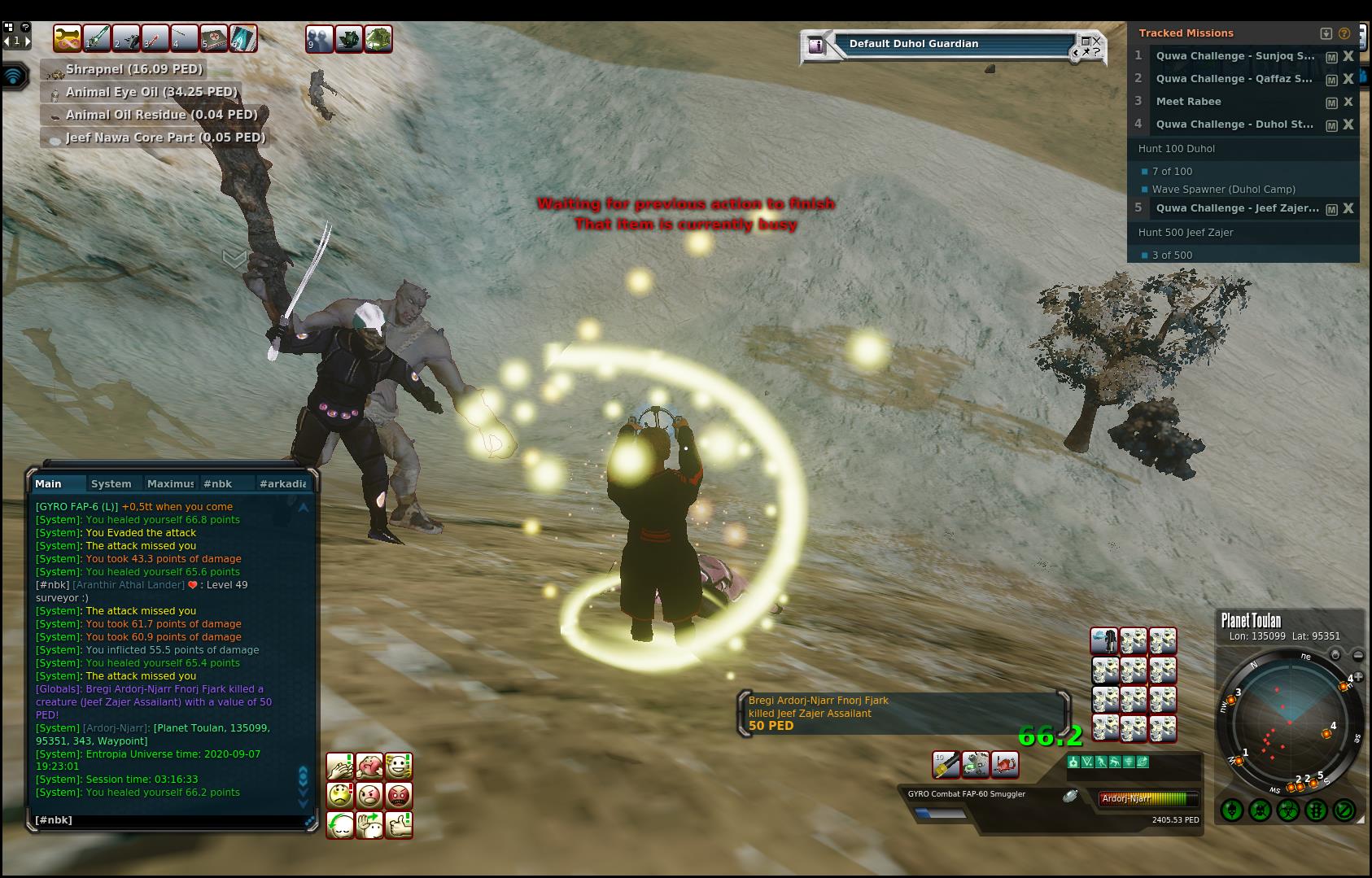Select the medical kit in slot 5
The height and width of the screenshot is (878, 1372).
click(x=214, y=38)
